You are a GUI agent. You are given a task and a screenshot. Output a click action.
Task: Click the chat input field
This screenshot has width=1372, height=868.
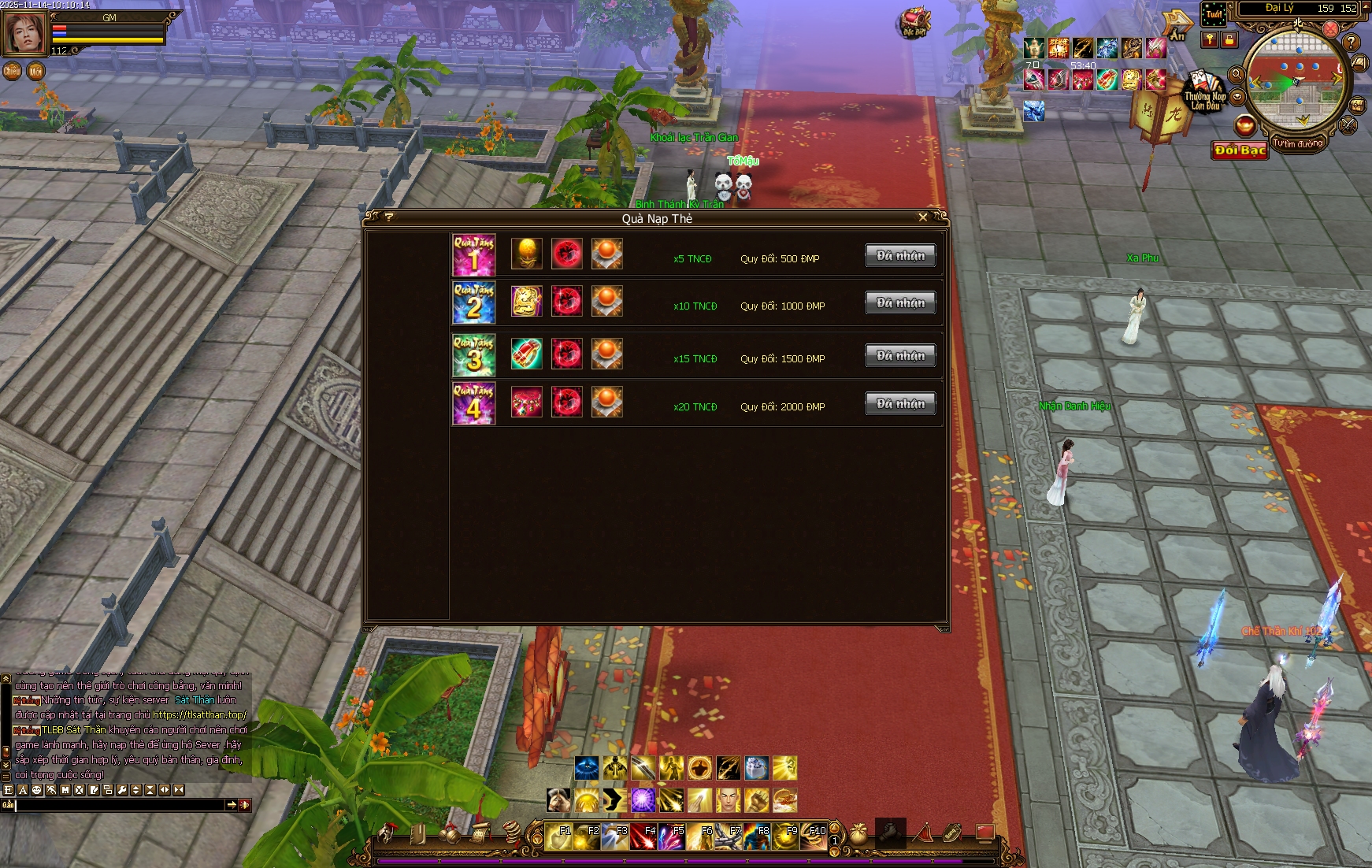point(120,805)
